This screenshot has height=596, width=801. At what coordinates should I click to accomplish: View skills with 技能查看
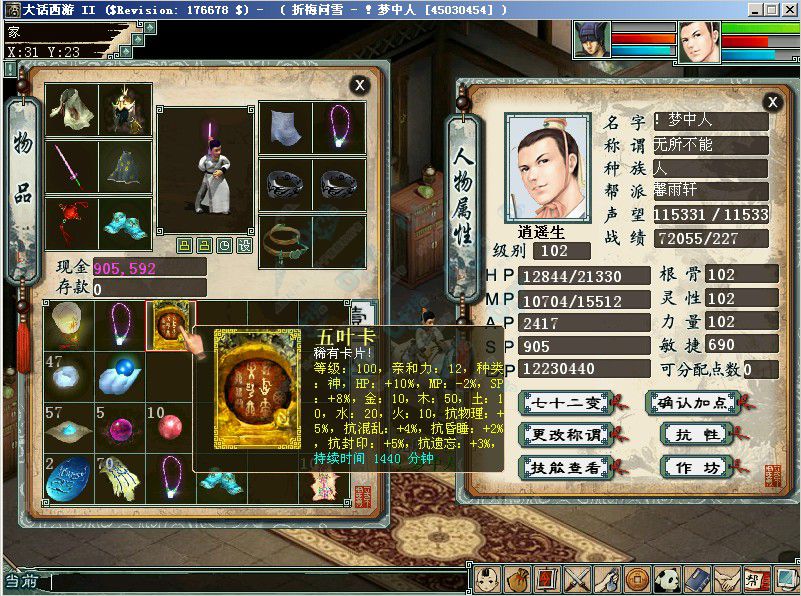pos(566,467)
